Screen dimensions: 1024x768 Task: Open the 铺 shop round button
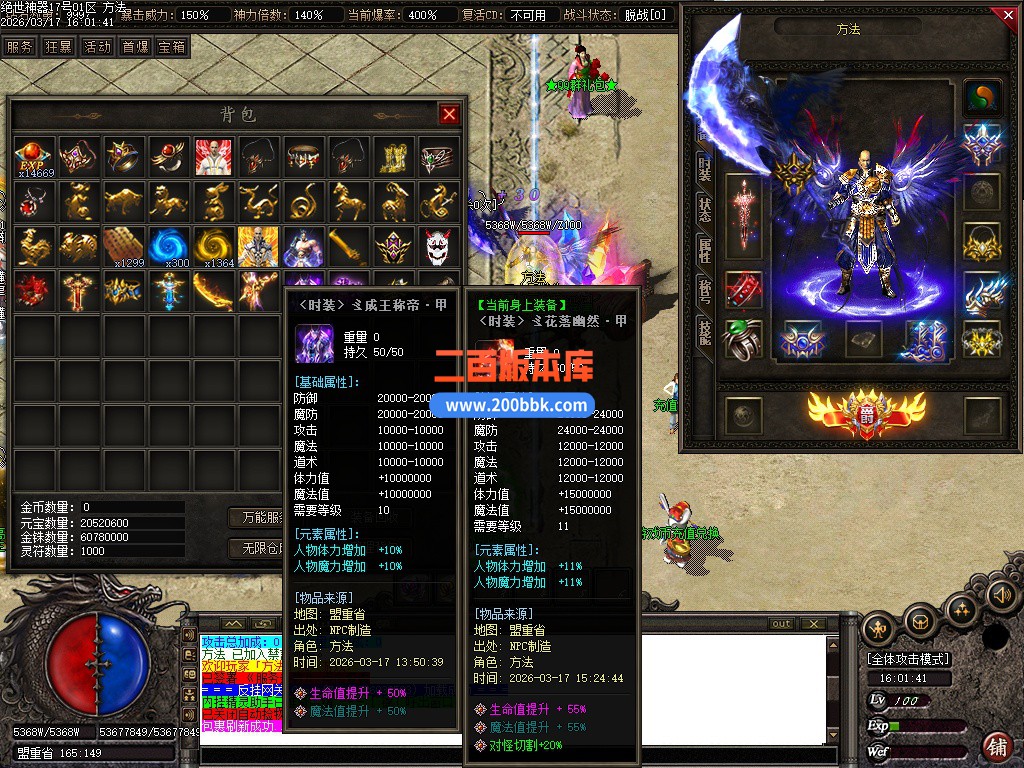(996, 747)
